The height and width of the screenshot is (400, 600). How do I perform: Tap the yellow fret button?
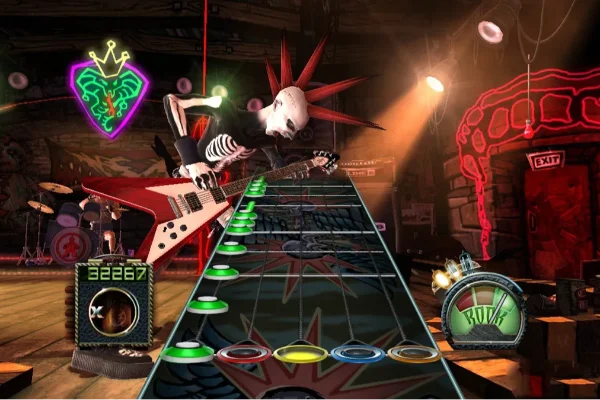(x=299, y=354)
